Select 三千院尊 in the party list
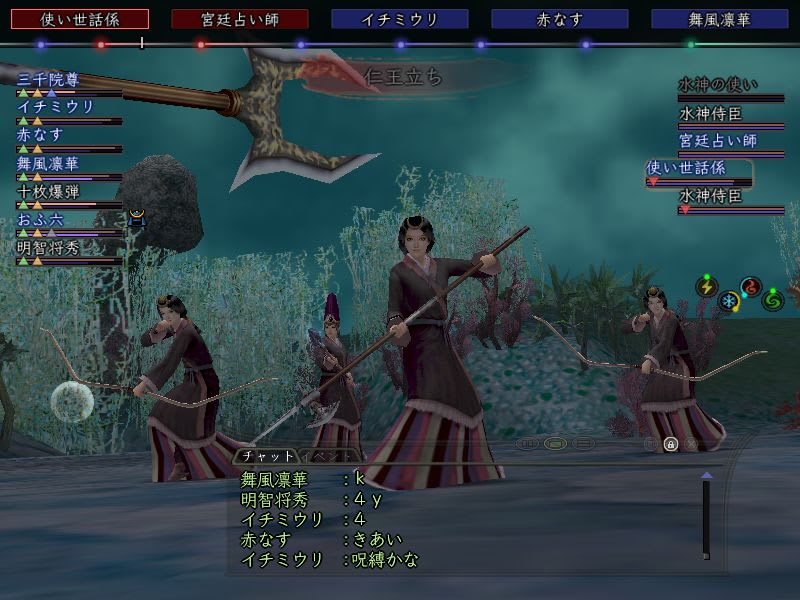This screenshot has height=600, width=800. [48, 80]
